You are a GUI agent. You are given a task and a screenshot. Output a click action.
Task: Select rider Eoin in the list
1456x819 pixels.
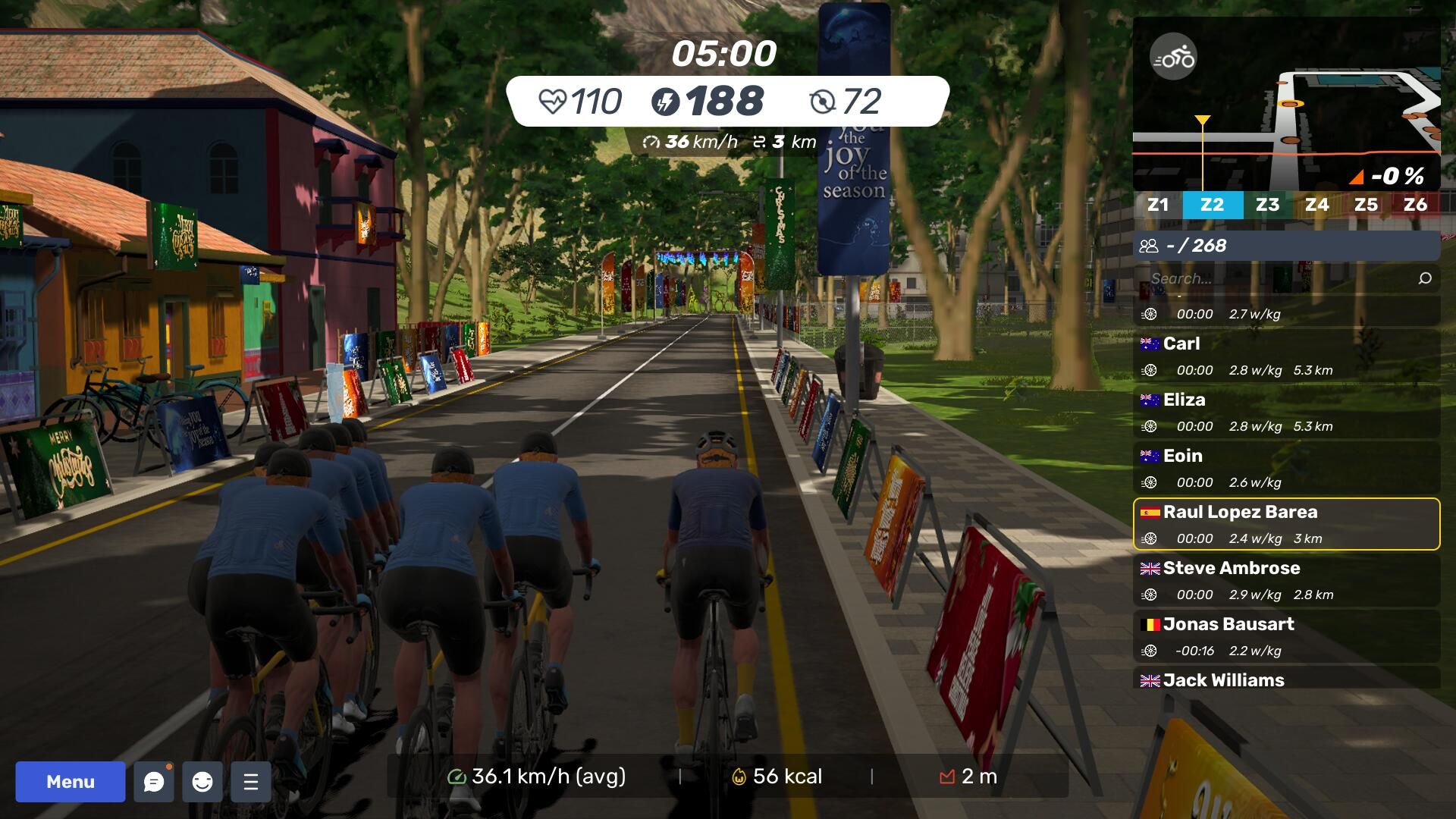[x=1286, y=468]
